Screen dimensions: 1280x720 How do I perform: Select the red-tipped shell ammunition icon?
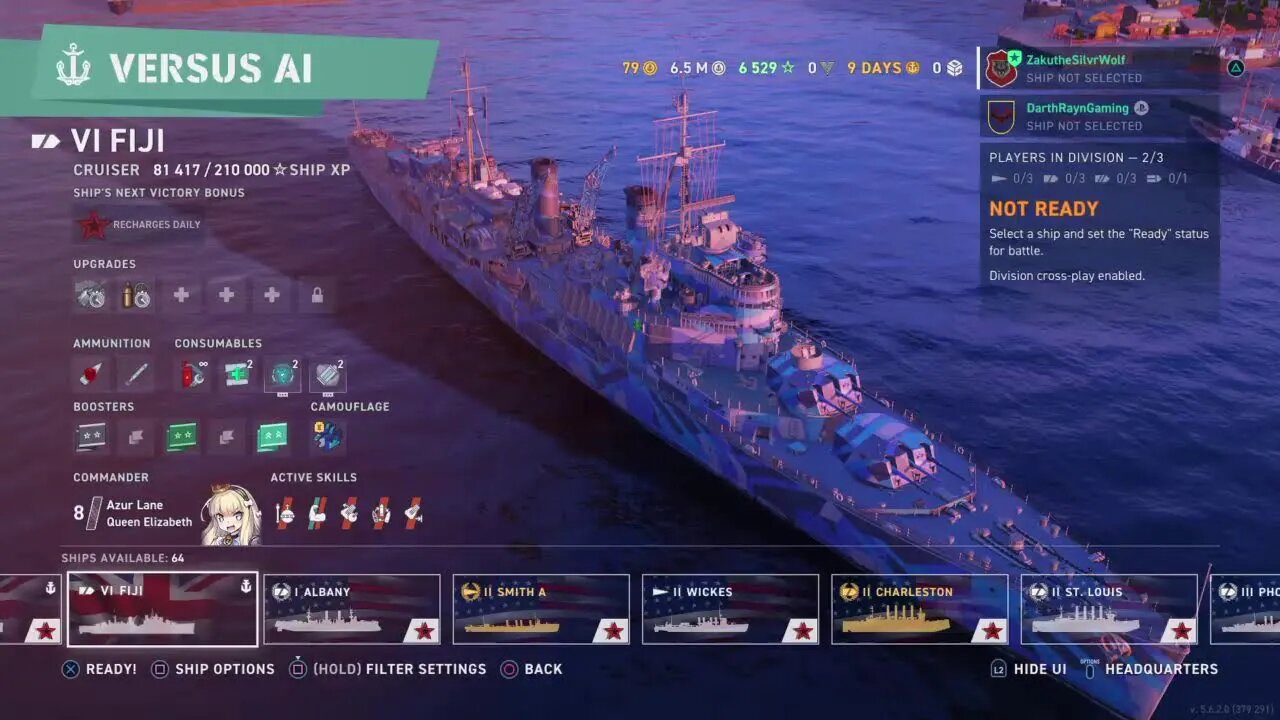coord(91,375)
